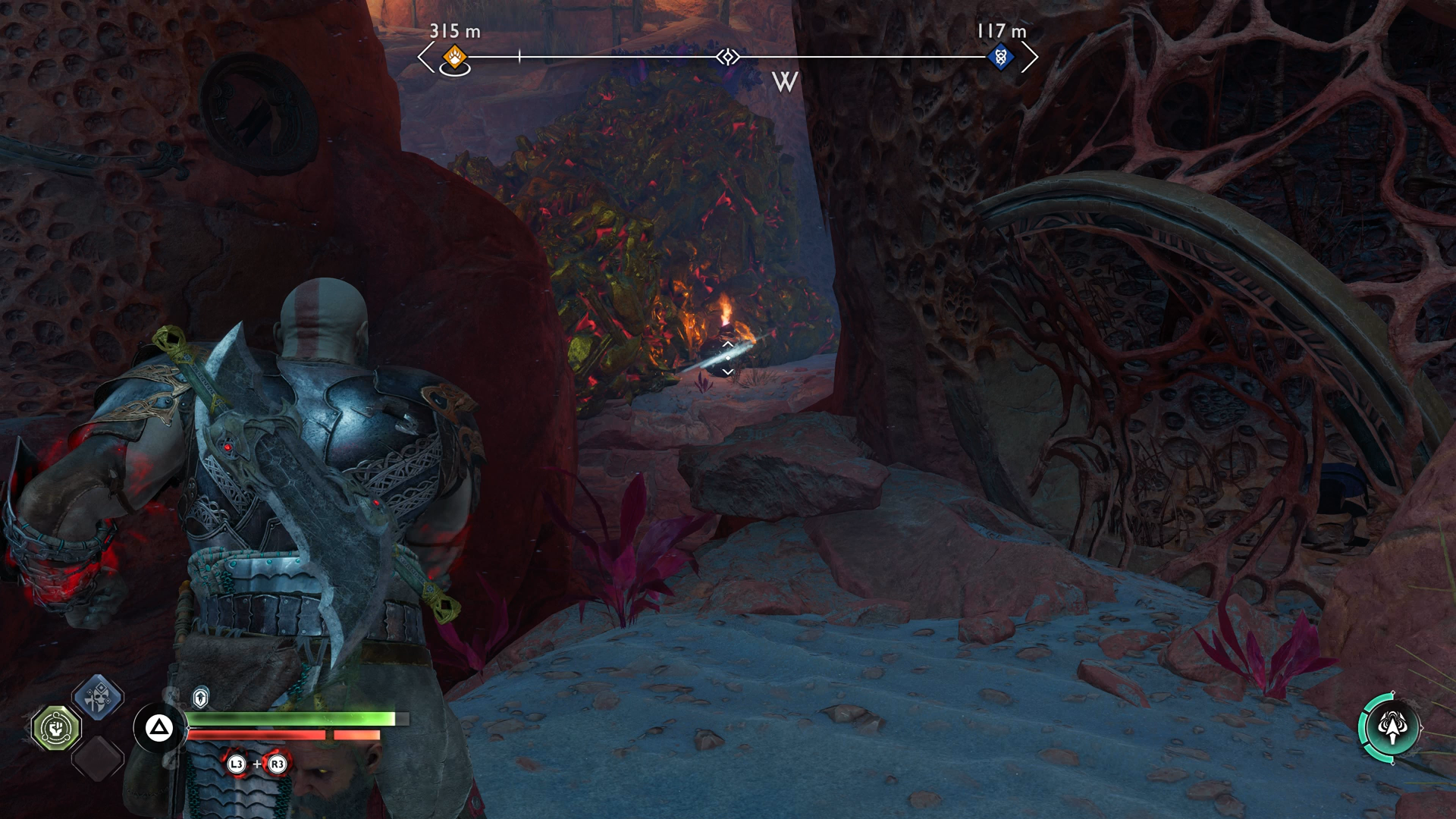Click the companion arrow icon in the teal ring
The height and width of the screenshot is (819, 1456).
[x=1390, y=728]
